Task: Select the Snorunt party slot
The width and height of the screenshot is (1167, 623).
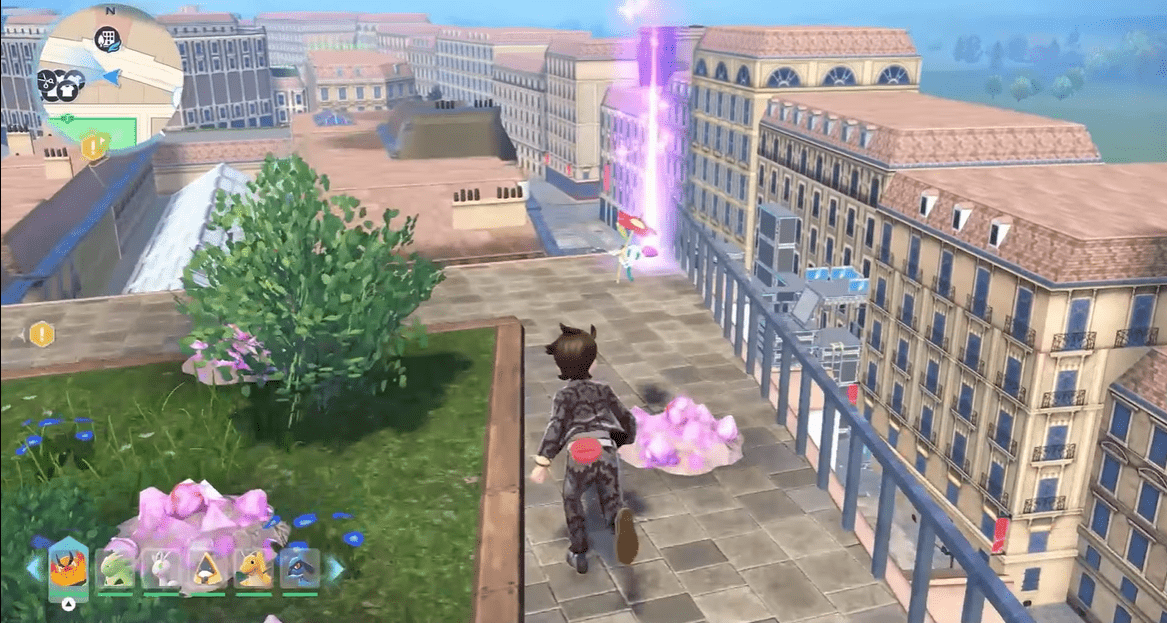Action: tap(207, 570)
